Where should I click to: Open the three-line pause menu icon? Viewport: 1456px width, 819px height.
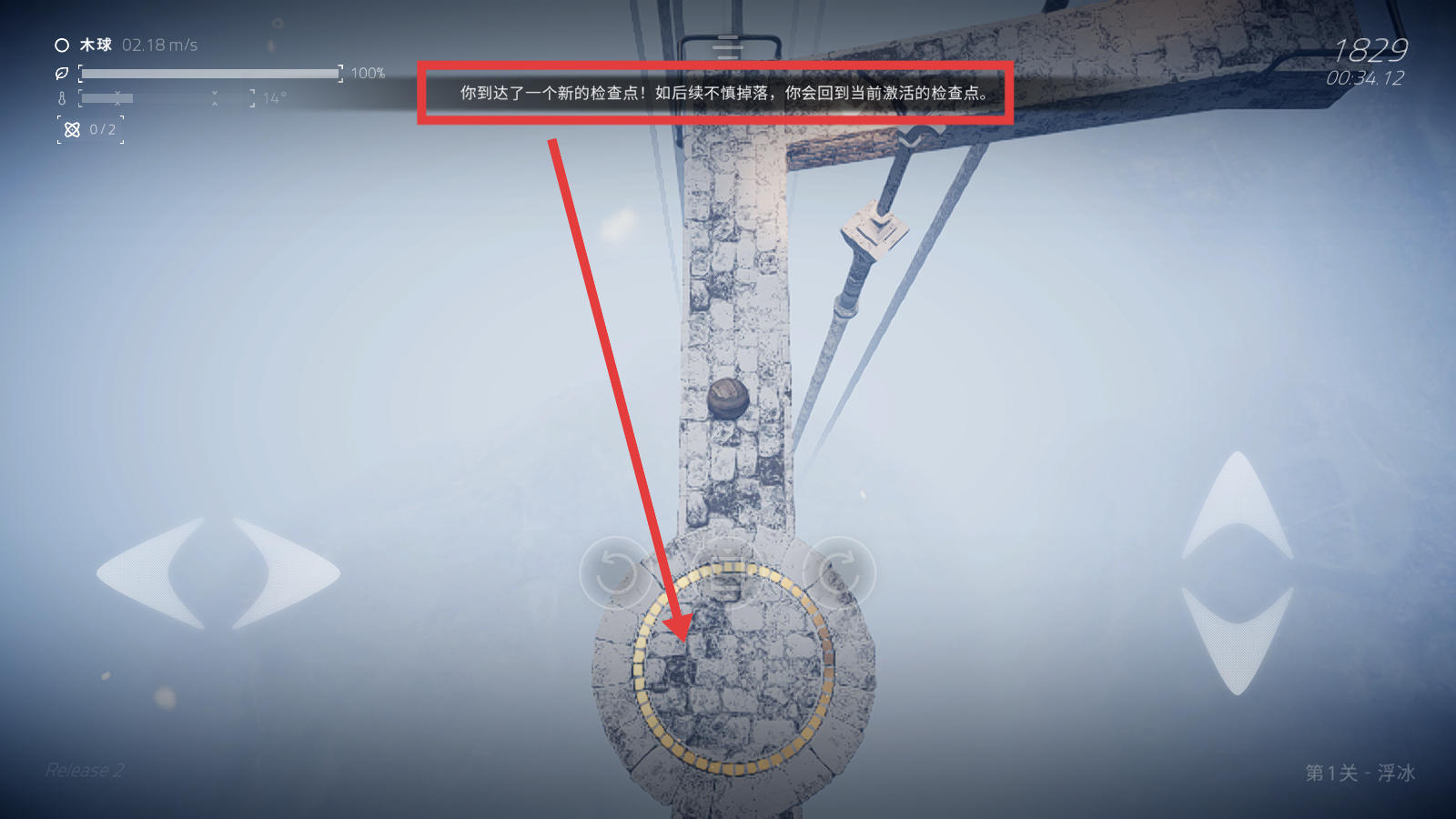[x=728, y=47]
